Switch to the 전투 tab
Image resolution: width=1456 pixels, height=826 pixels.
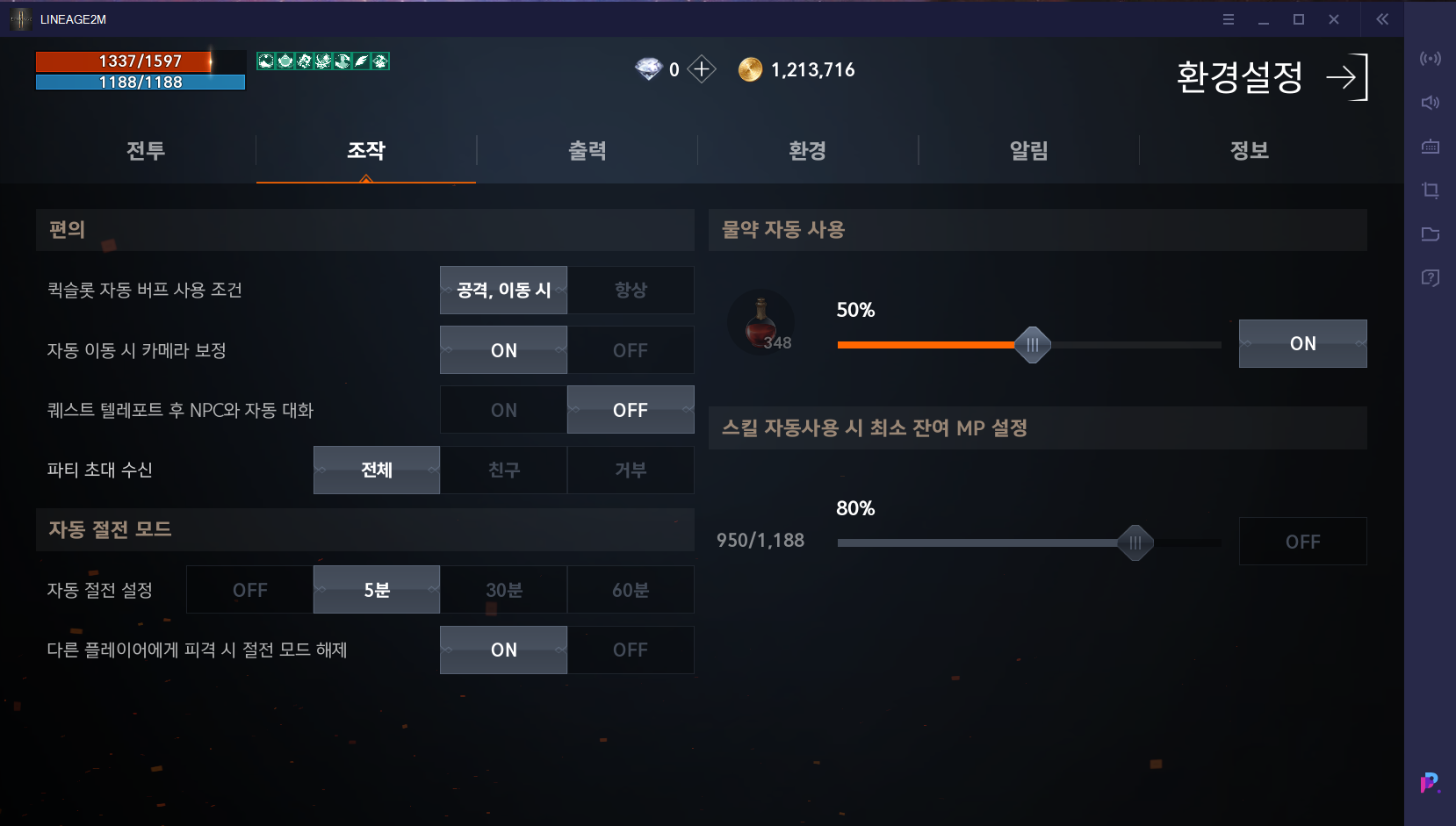point(144,150)
